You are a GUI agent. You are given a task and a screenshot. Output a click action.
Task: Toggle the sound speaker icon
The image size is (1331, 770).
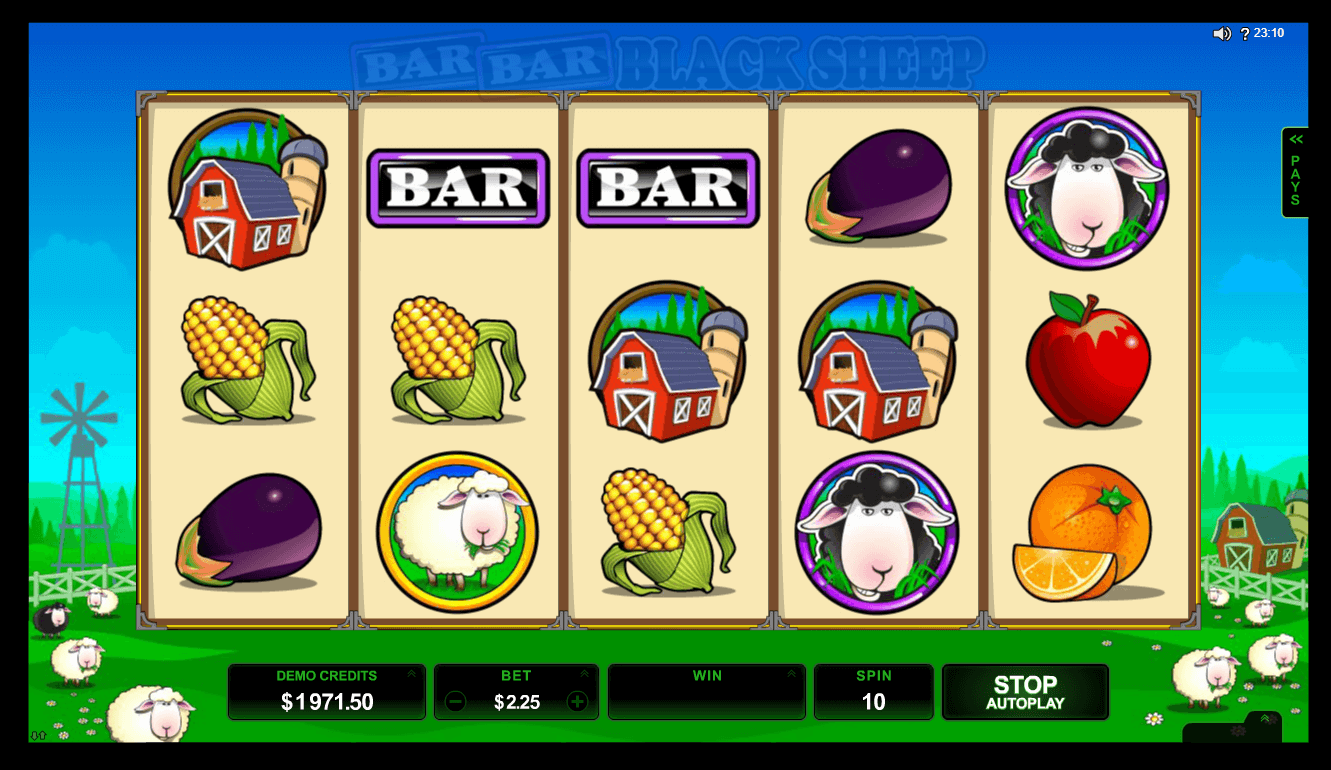[1222, 34]
